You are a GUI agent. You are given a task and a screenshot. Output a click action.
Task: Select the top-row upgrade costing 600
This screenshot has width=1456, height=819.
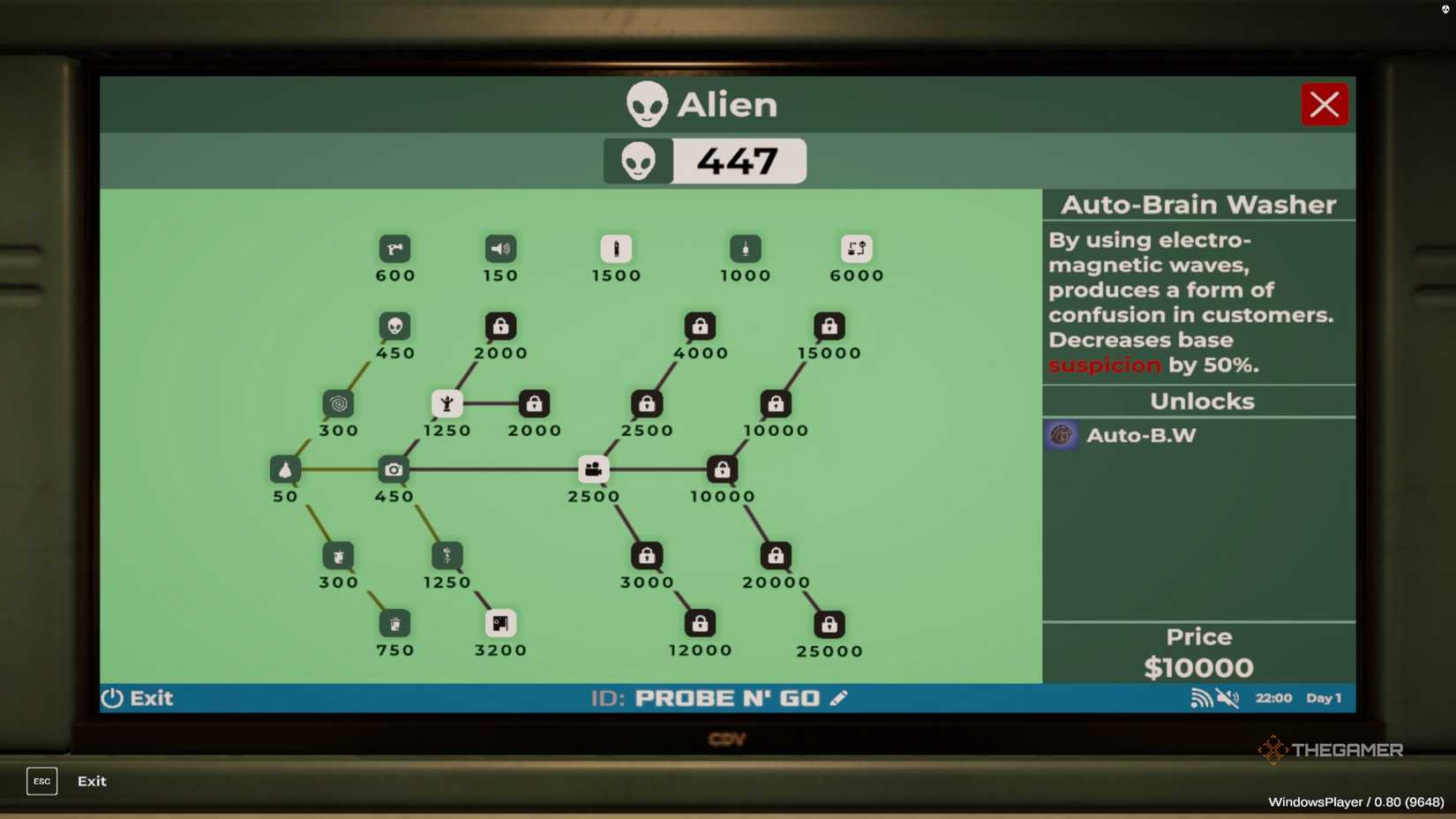pyautogui.click(x=394, y=249)
